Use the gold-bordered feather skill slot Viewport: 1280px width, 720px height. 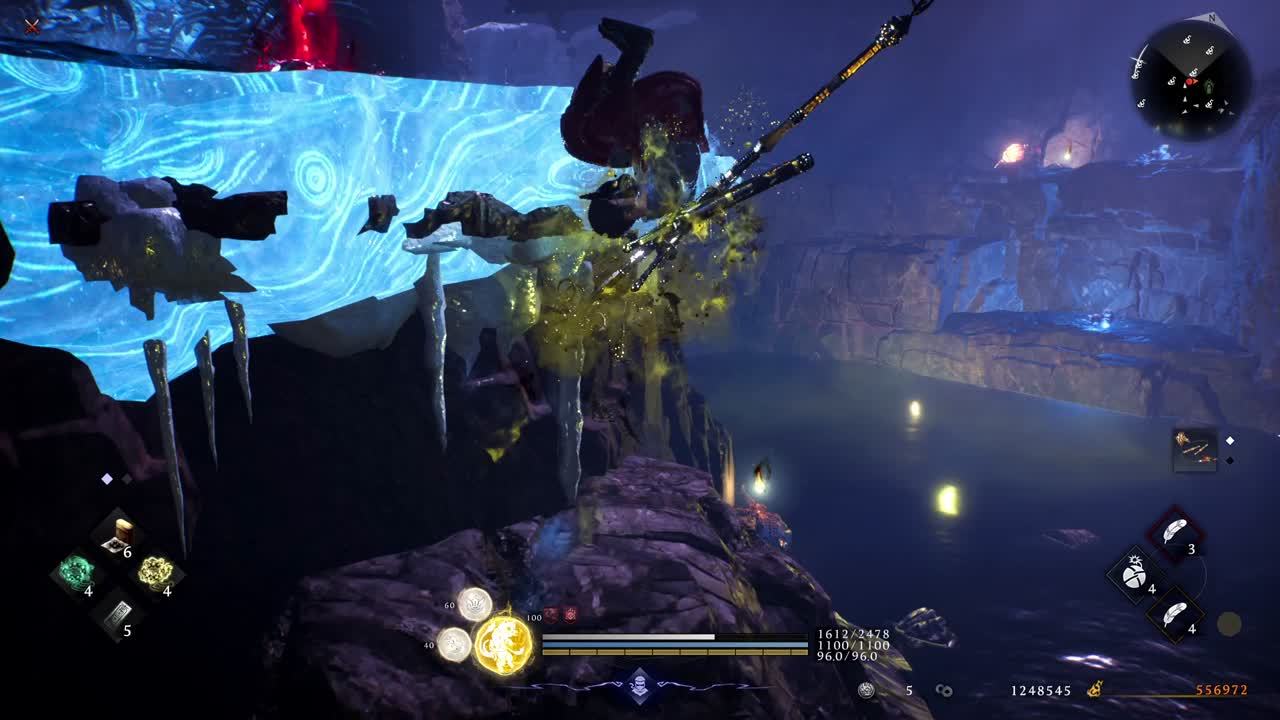coord(1175,614)
